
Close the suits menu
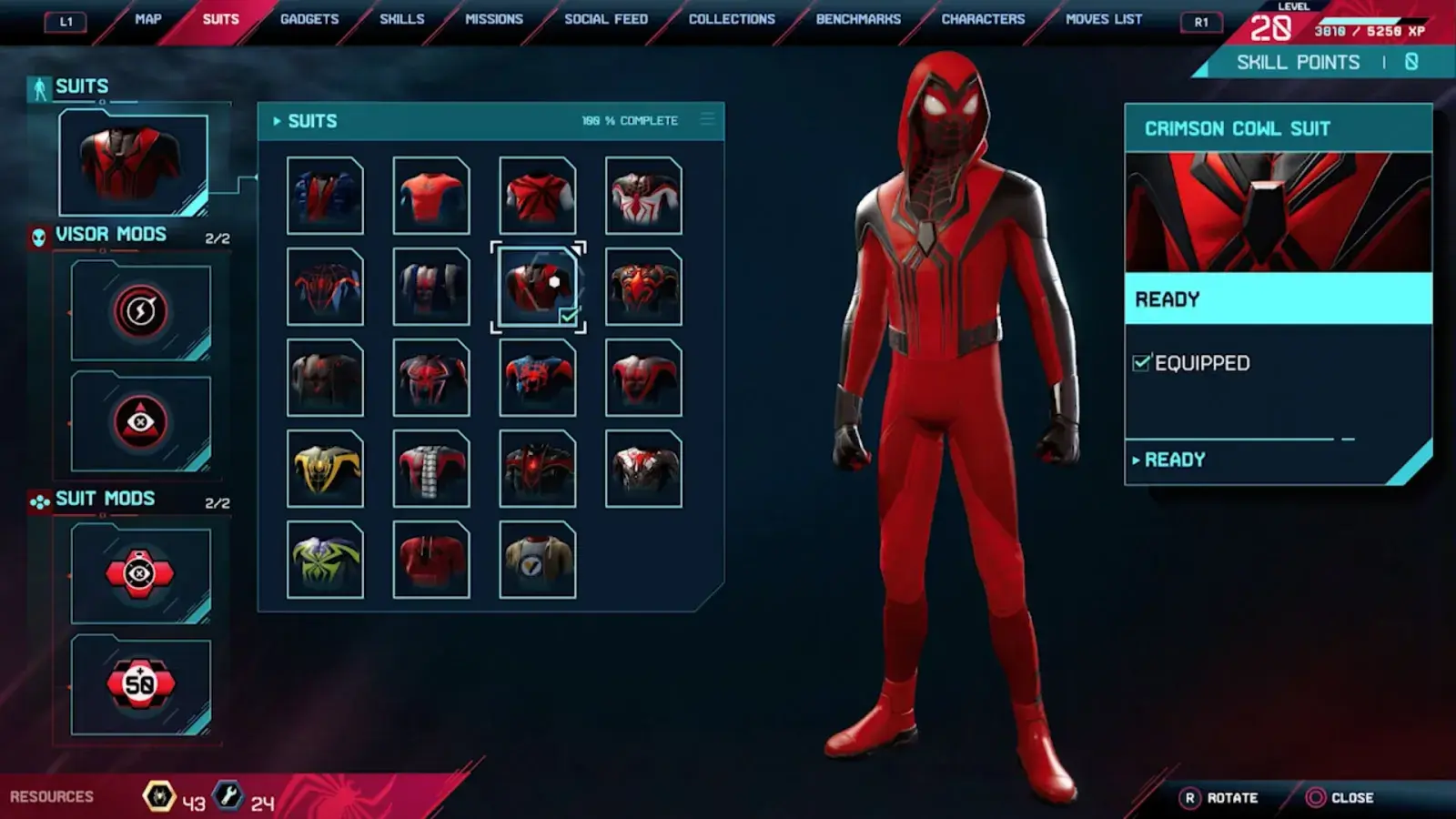tap(1340, 798)
